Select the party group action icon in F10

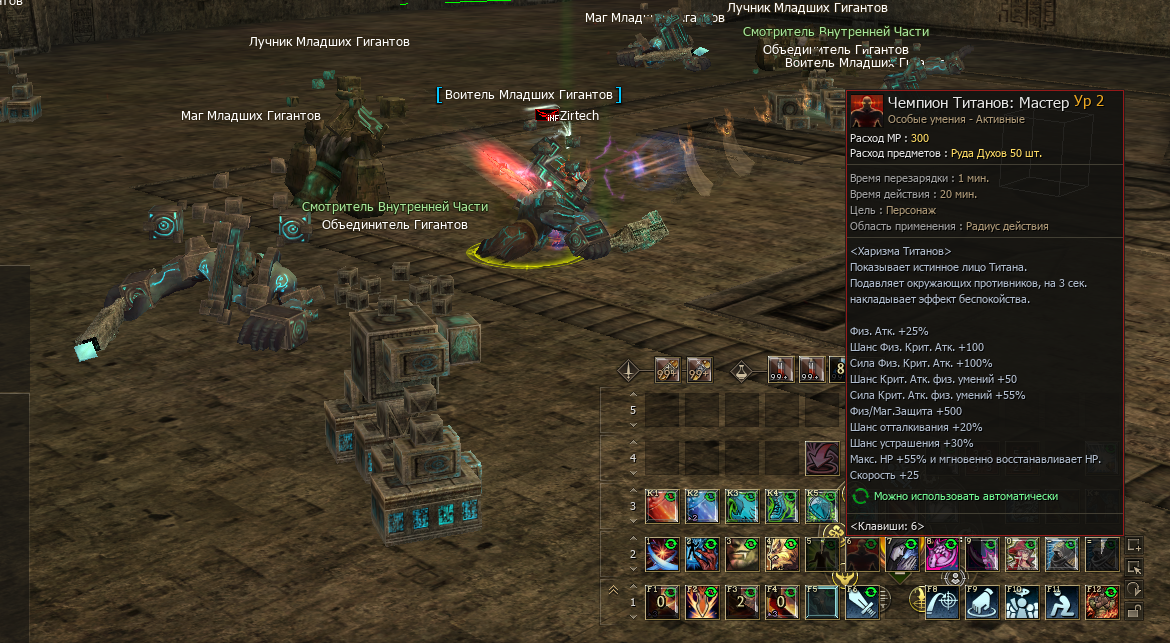1023,601
